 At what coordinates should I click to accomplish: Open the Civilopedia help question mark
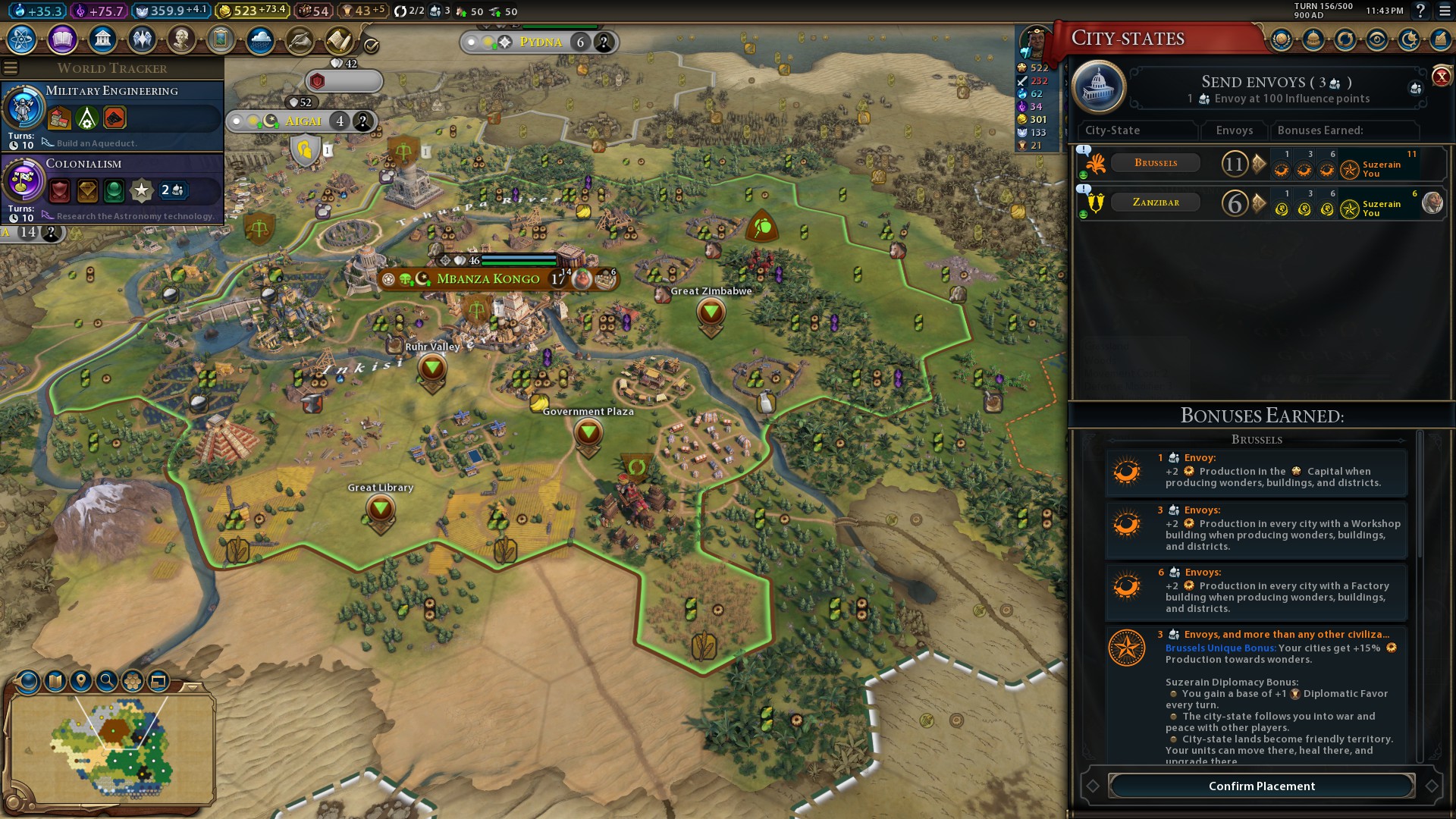pos(1420,11)
